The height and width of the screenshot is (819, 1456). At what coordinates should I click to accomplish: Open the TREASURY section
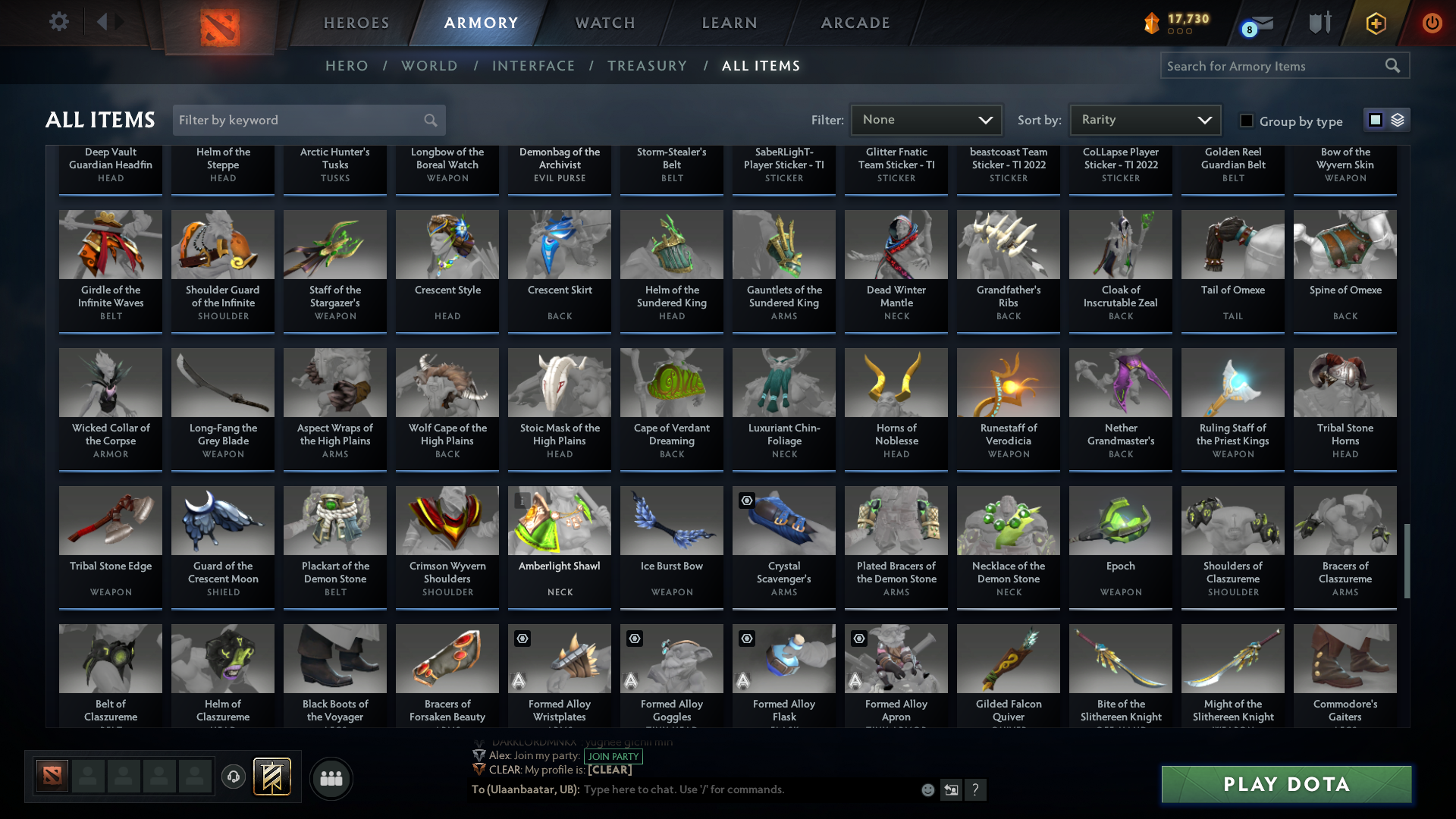[x=647, y=66]
